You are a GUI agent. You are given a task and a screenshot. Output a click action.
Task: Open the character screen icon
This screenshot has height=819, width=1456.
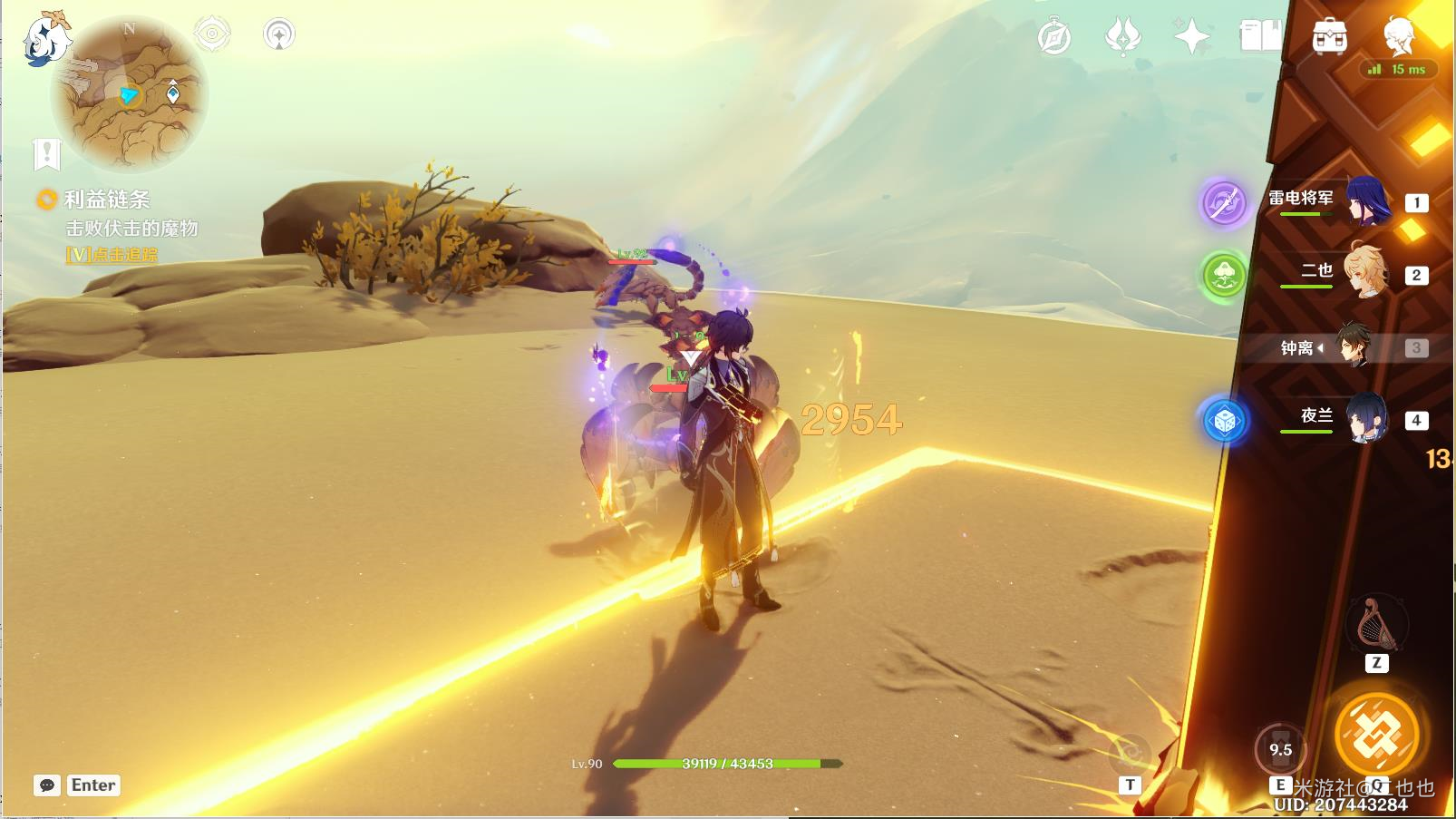tap(1399, 37)
